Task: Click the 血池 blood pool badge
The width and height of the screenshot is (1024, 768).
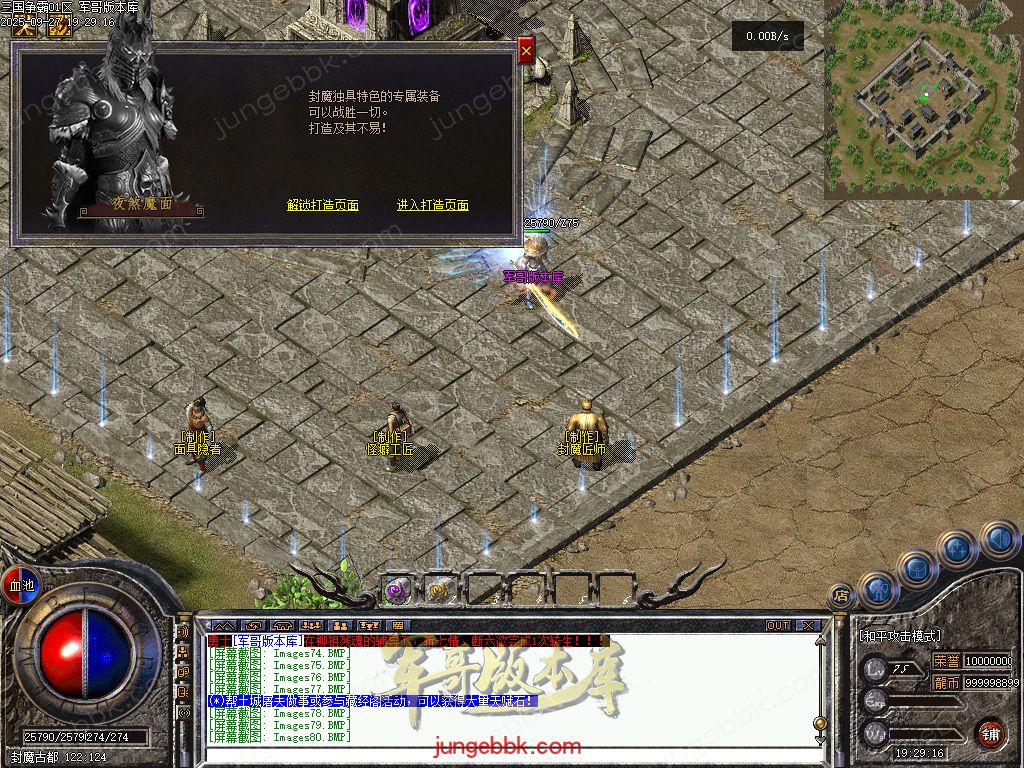Action: pos(20,585)
